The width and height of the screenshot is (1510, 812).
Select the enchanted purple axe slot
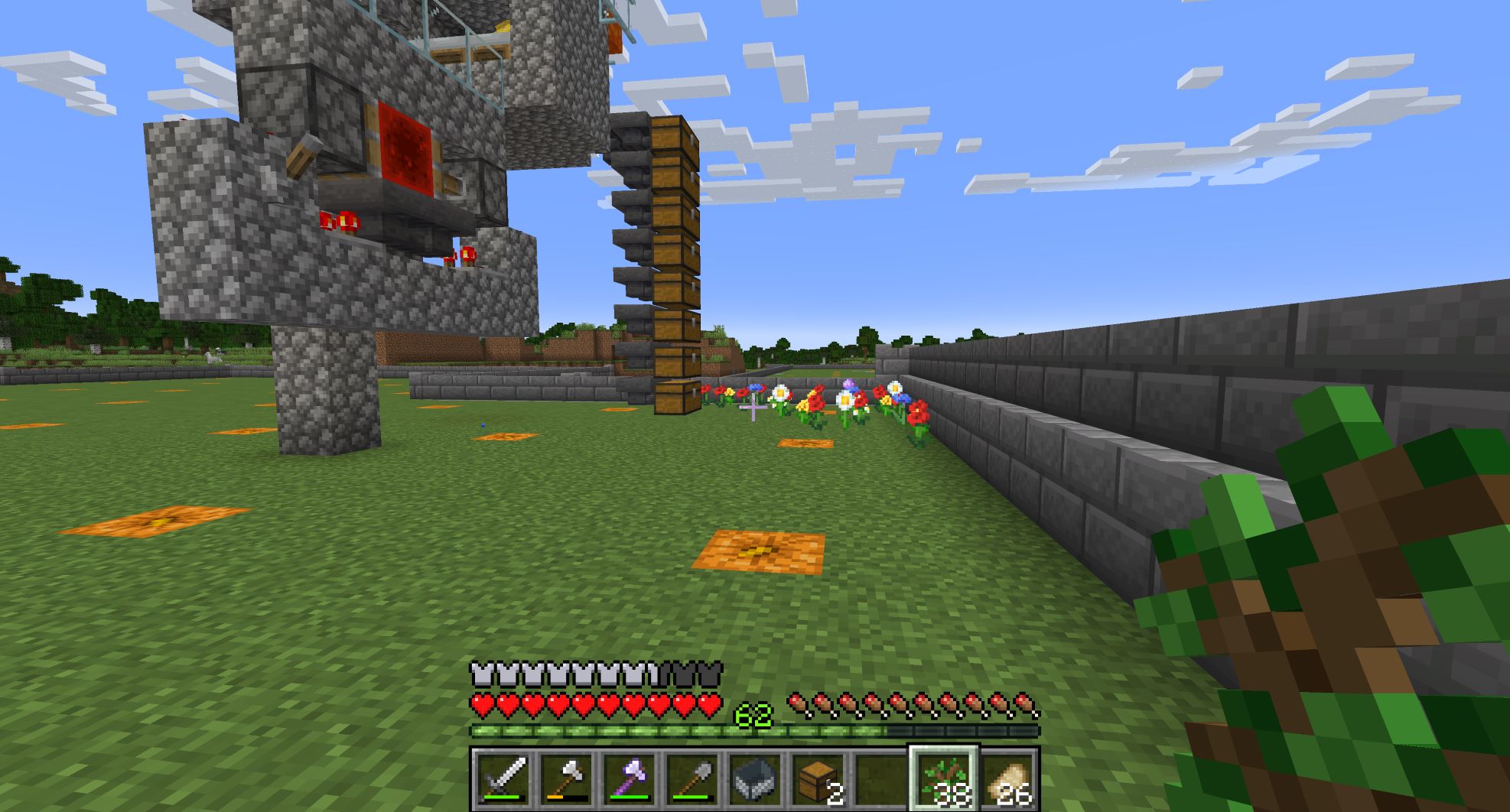(x=628, y=778)
